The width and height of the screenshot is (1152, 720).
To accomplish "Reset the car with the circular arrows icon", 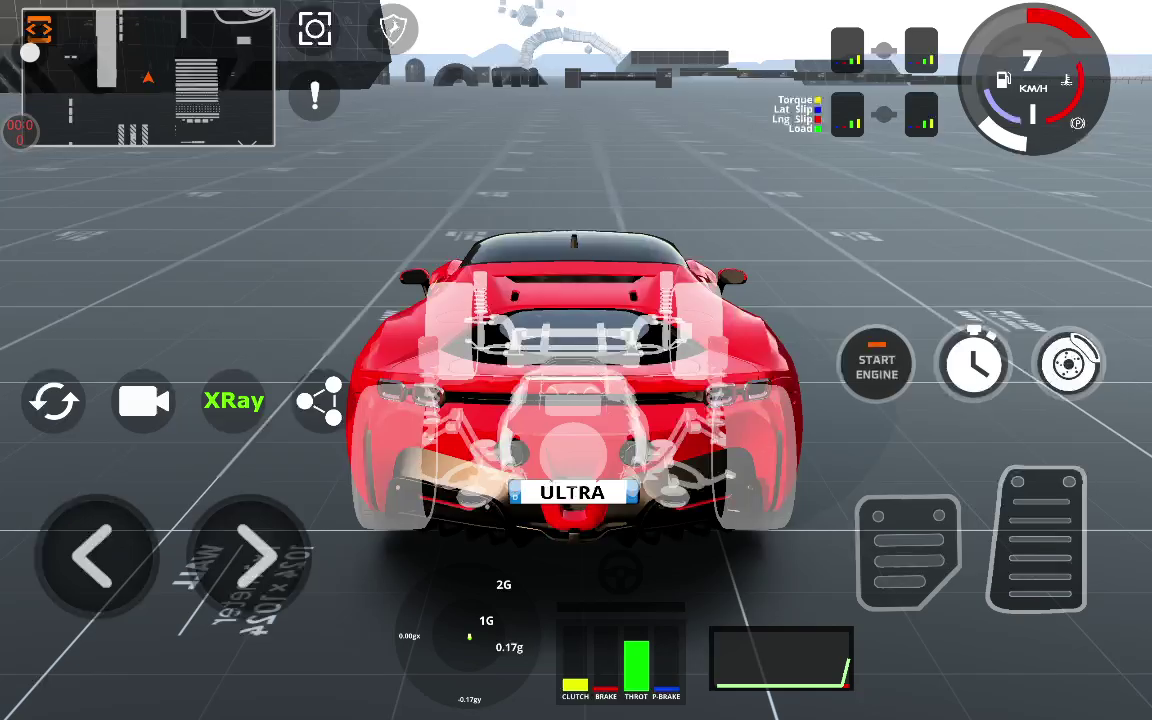I will [54, 401].
